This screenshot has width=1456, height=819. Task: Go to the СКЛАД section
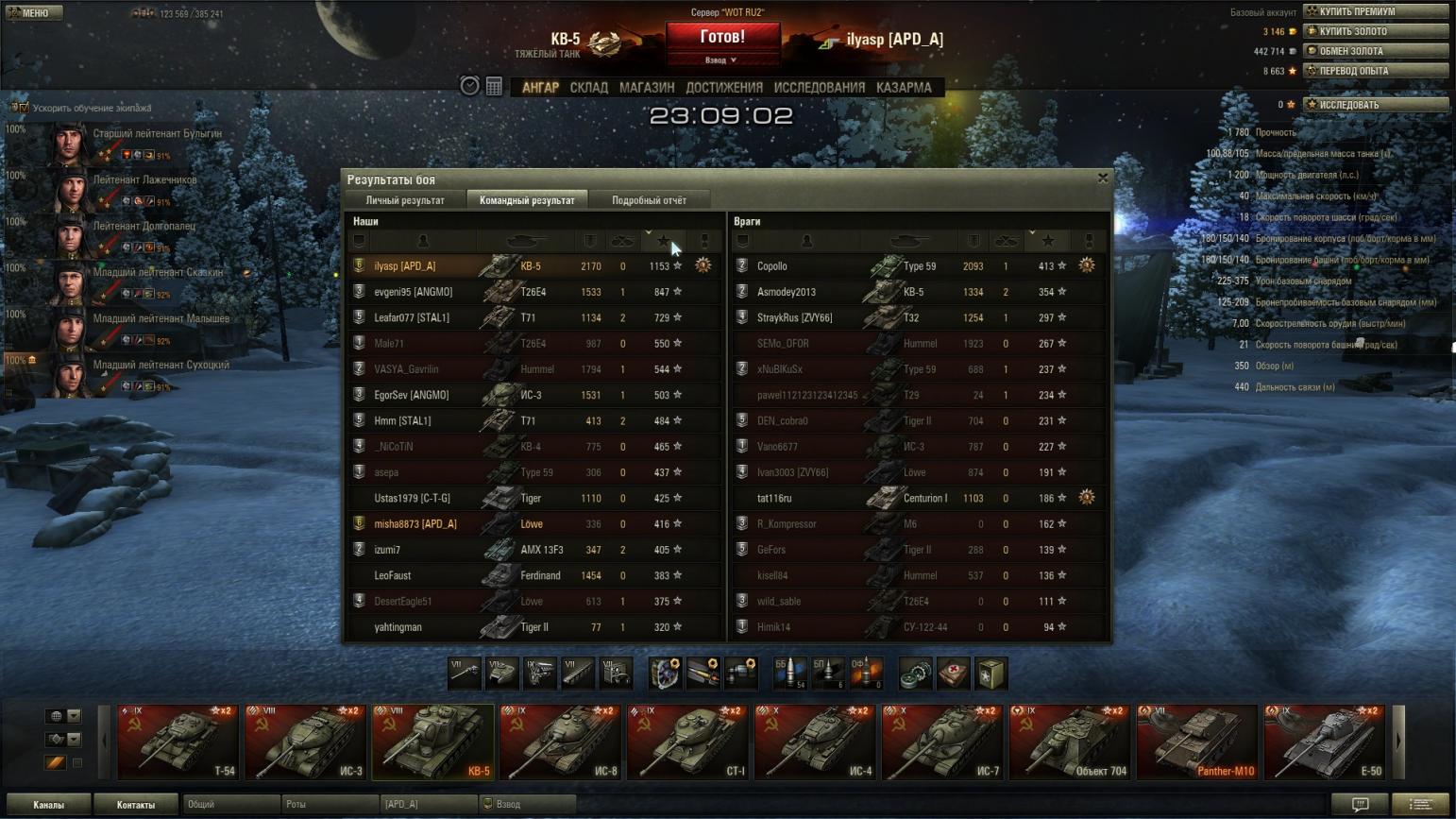[x=588, y=87]
